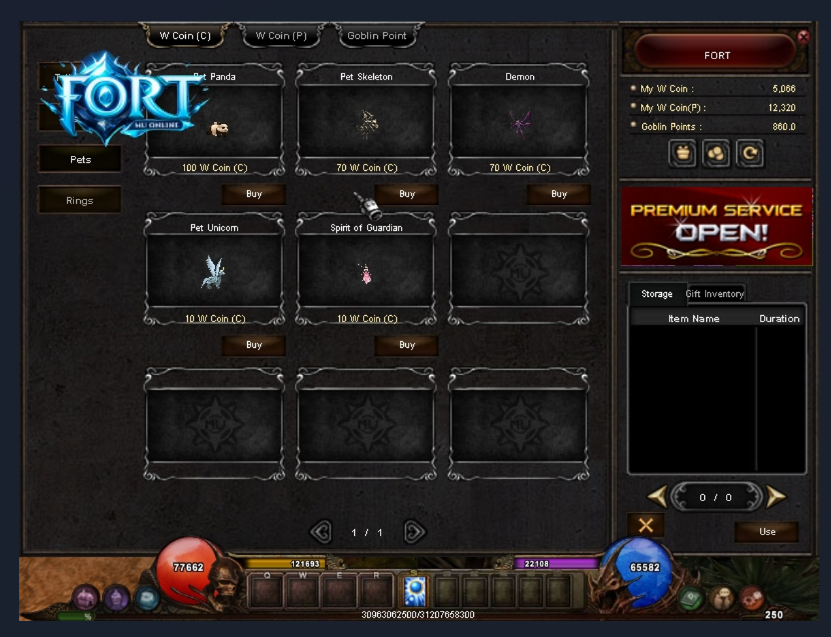Switch to the W Coin (C) tab

pos(185,36)
